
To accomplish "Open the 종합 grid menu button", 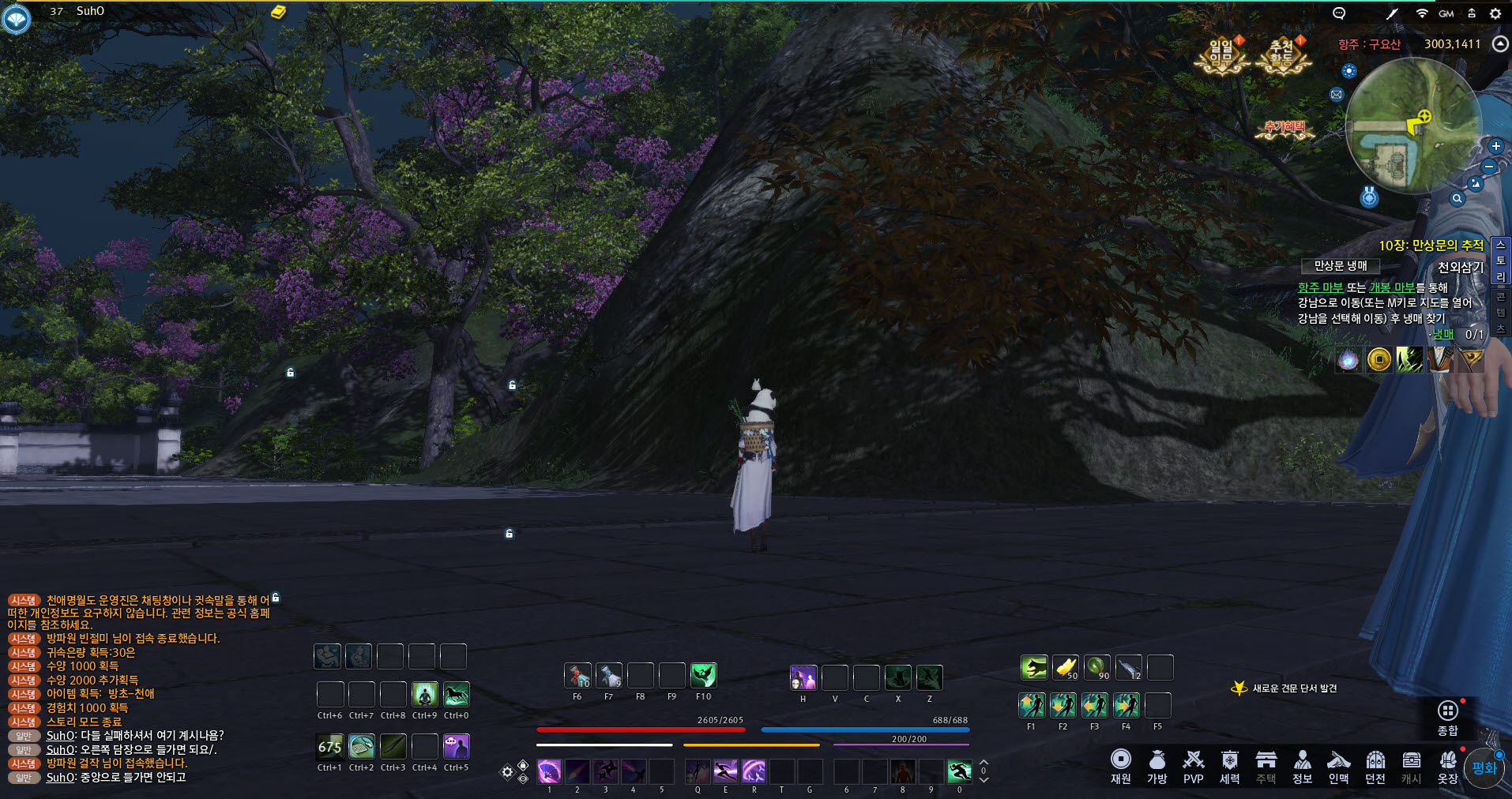I will coord(1447,717).
